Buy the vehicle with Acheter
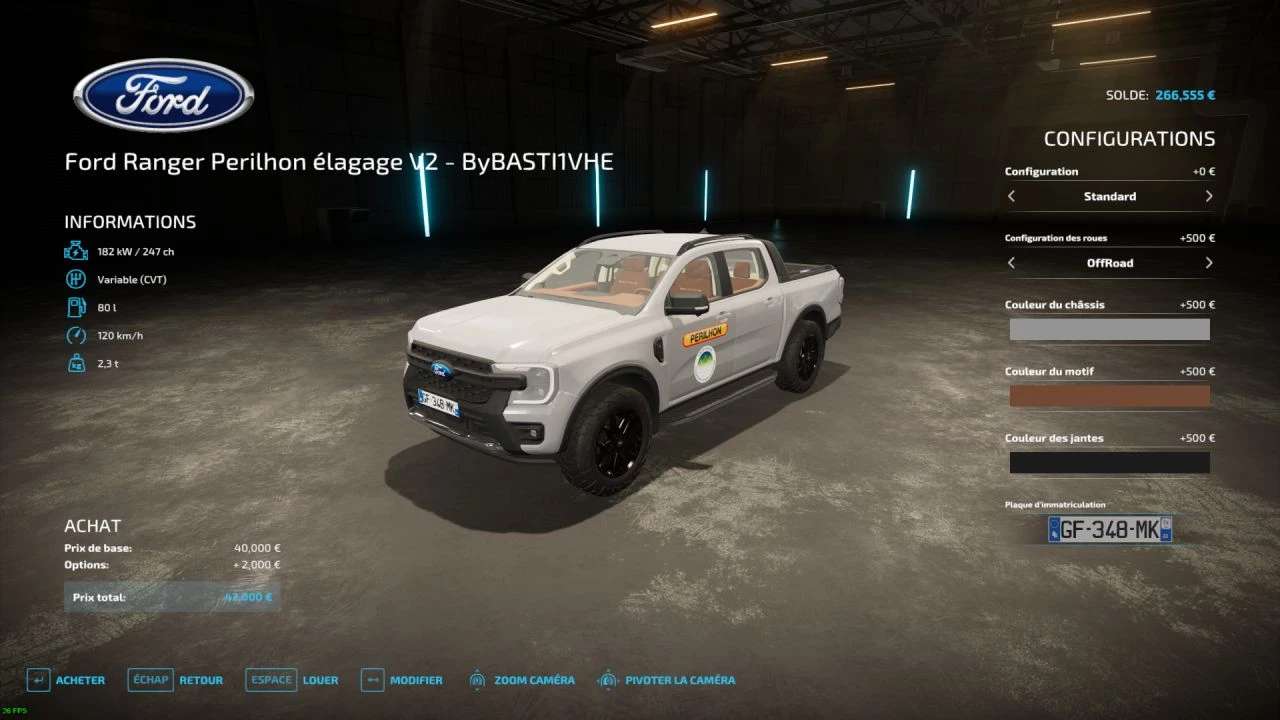The image size is (1280, 720). pos(66,680)
